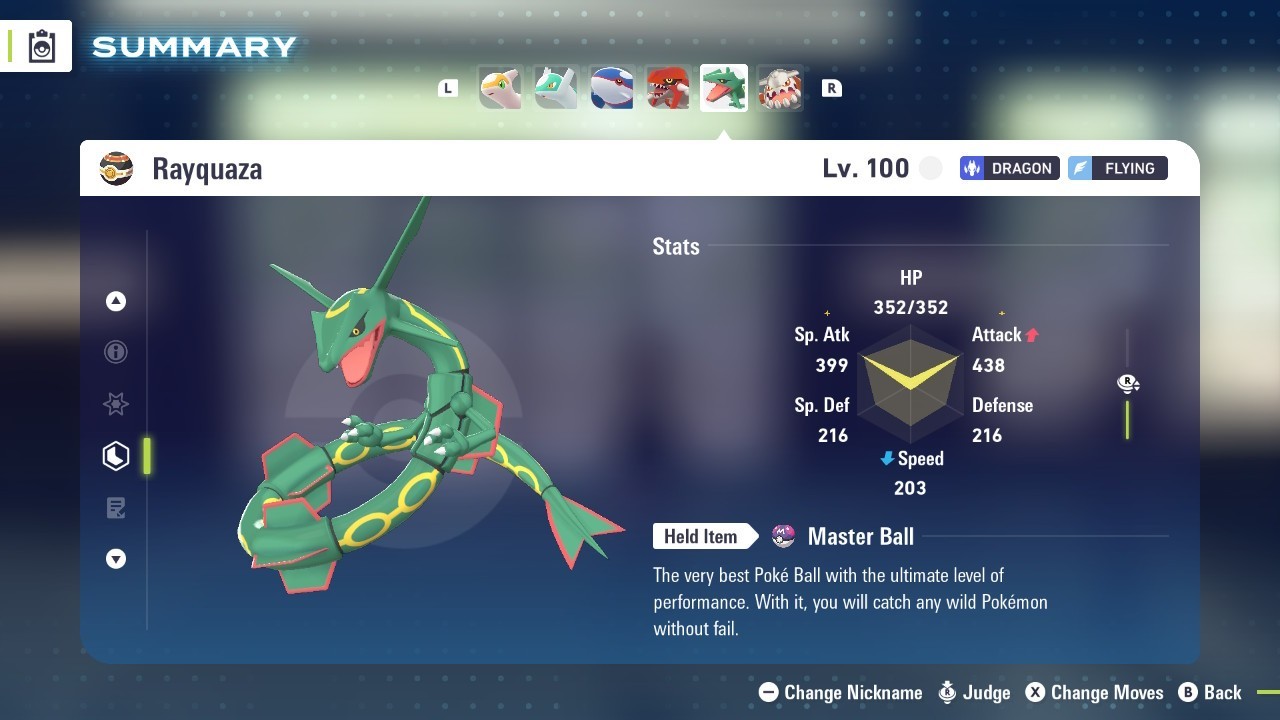
Task: Select the Latias party icon
Action: (500, 88)
